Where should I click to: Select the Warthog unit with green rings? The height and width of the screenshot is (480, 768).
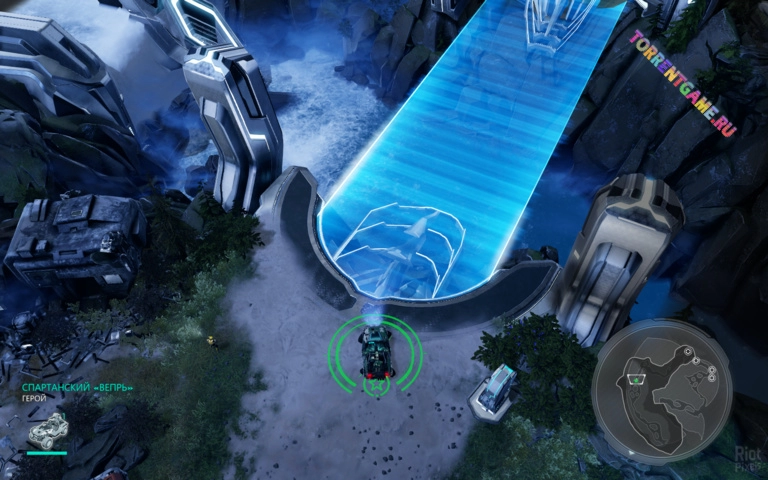click(x=376, y=354)
